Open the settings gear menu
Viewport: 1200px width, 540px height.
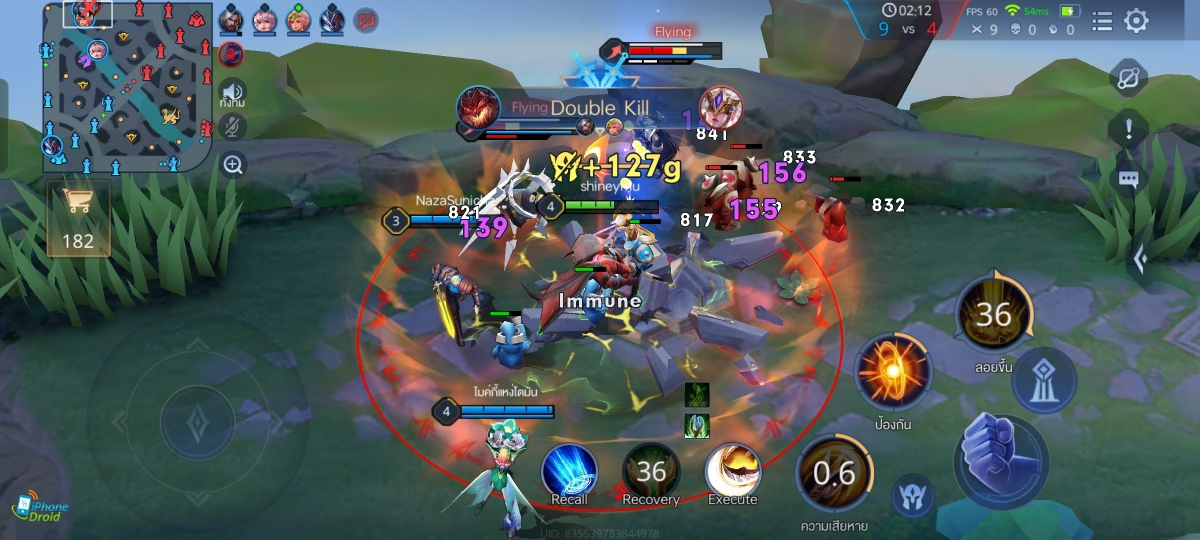pyautogui.click(x=1136, y=21)
